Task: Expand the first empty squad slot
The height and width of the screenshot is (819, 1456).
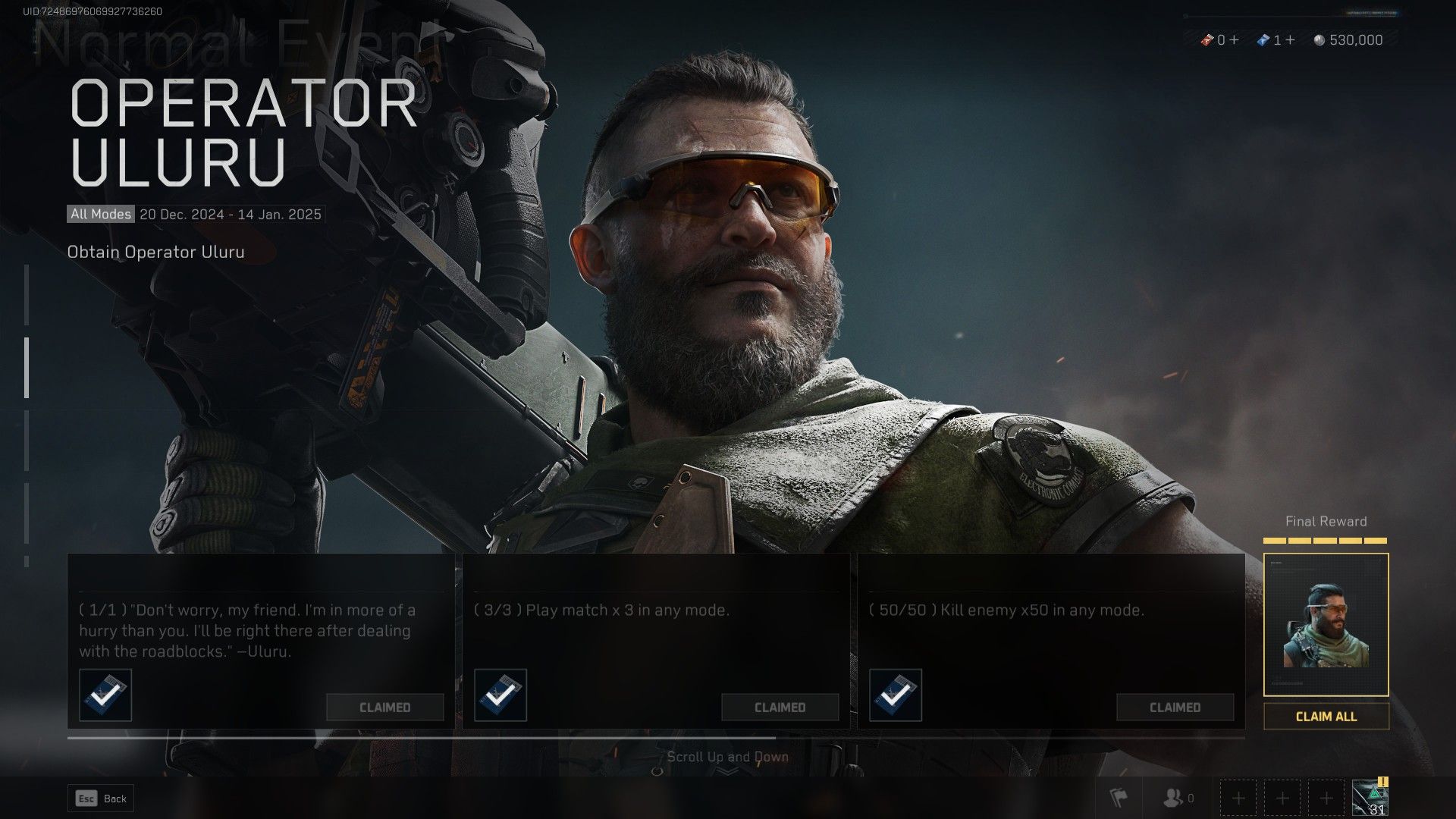Action: [x=1241, y=799]
